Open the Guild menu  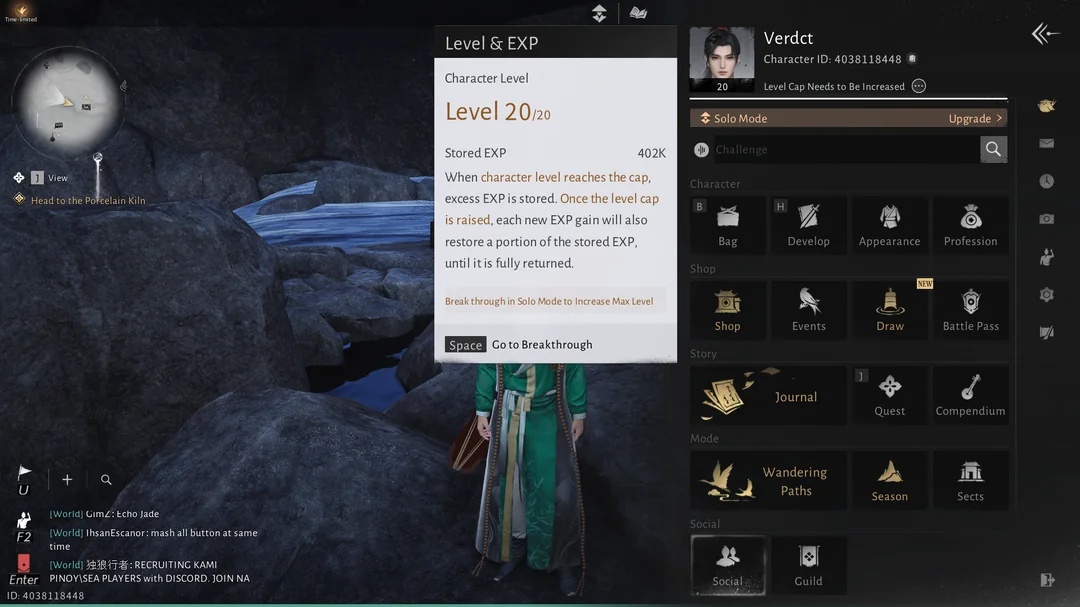808,565
